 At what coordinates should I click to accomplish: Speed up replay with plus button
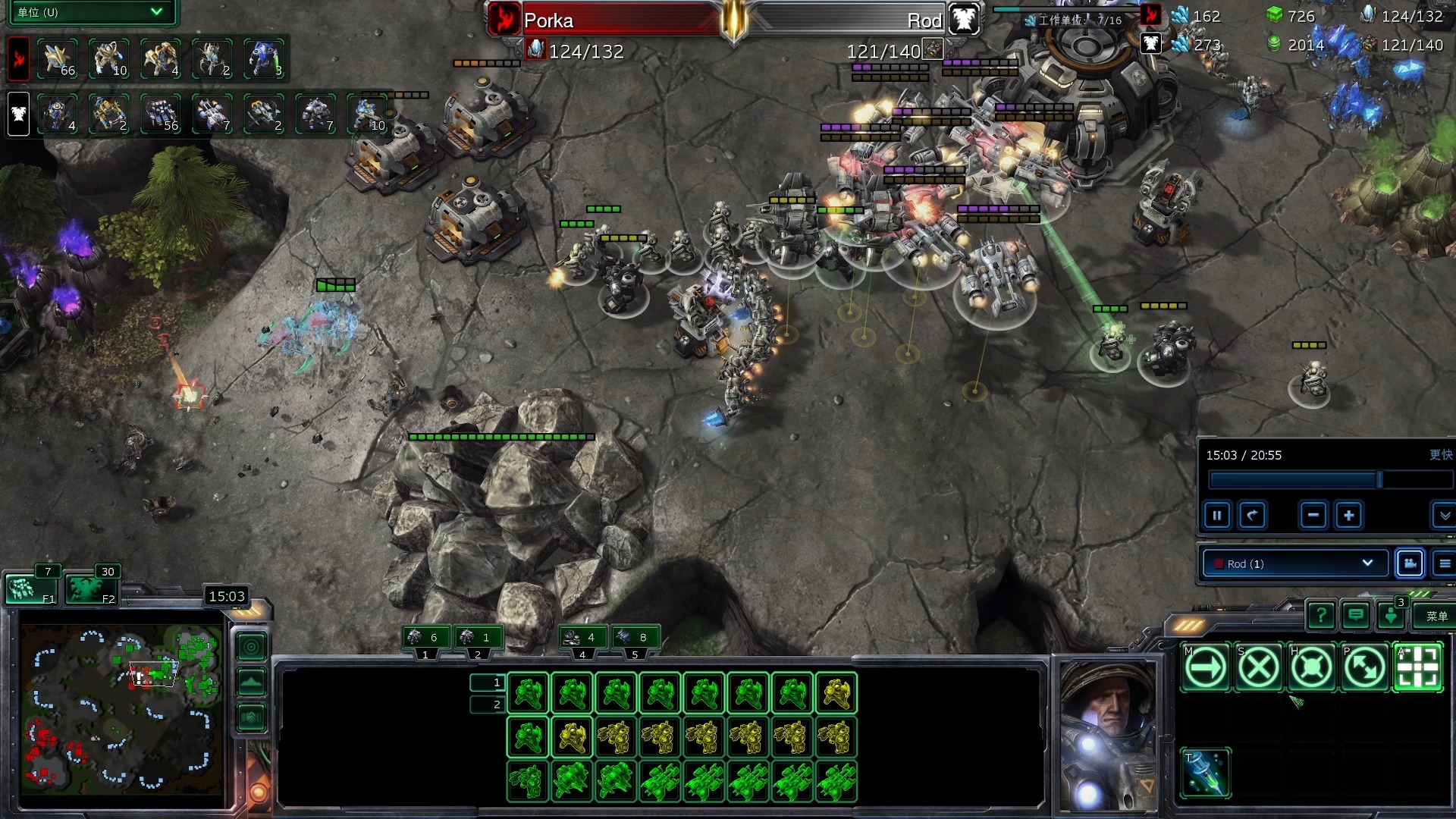click(1348, 516)
